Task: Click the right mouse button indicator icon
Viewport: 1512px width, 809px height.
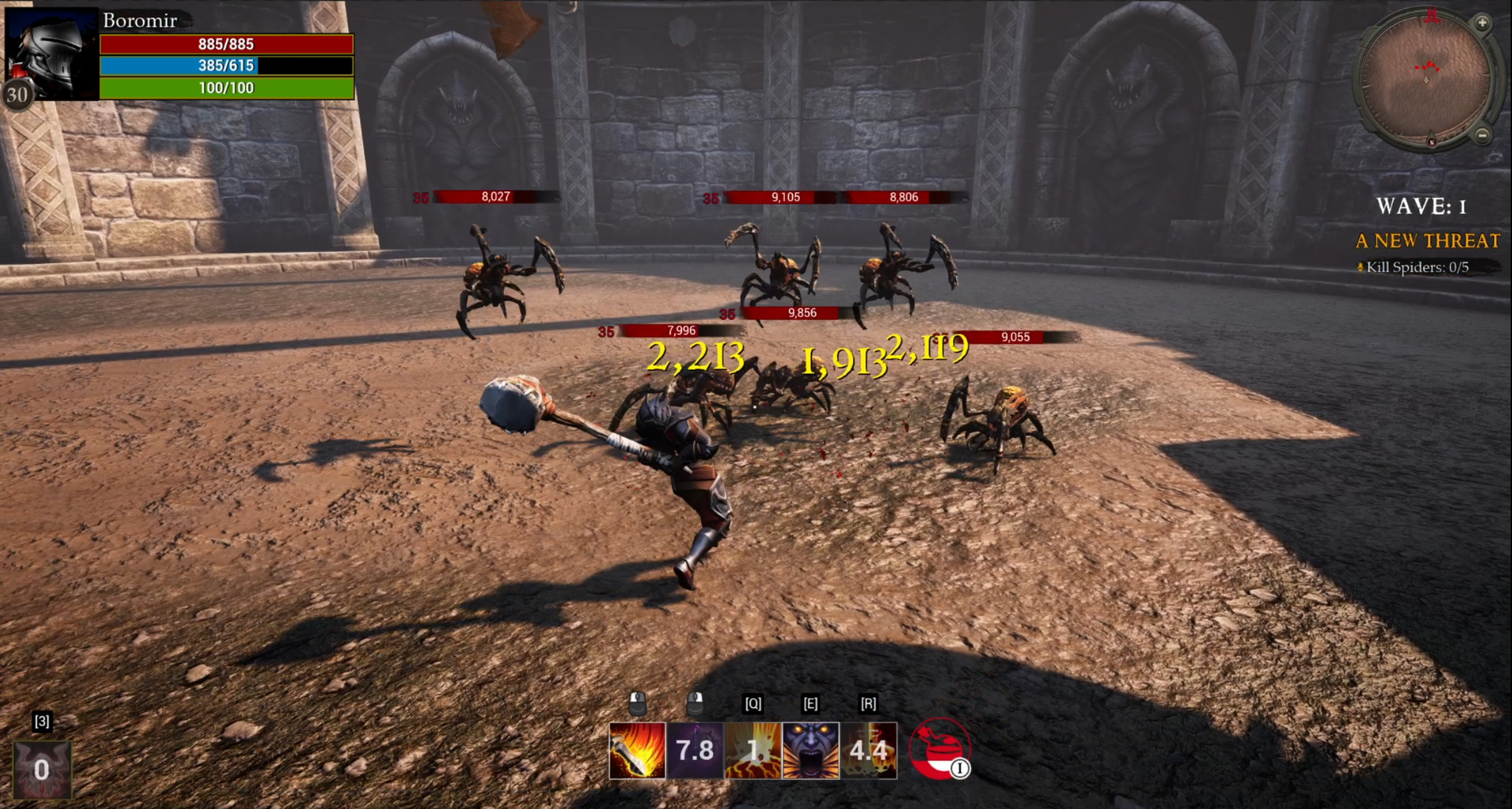Action: click(696, 704)
